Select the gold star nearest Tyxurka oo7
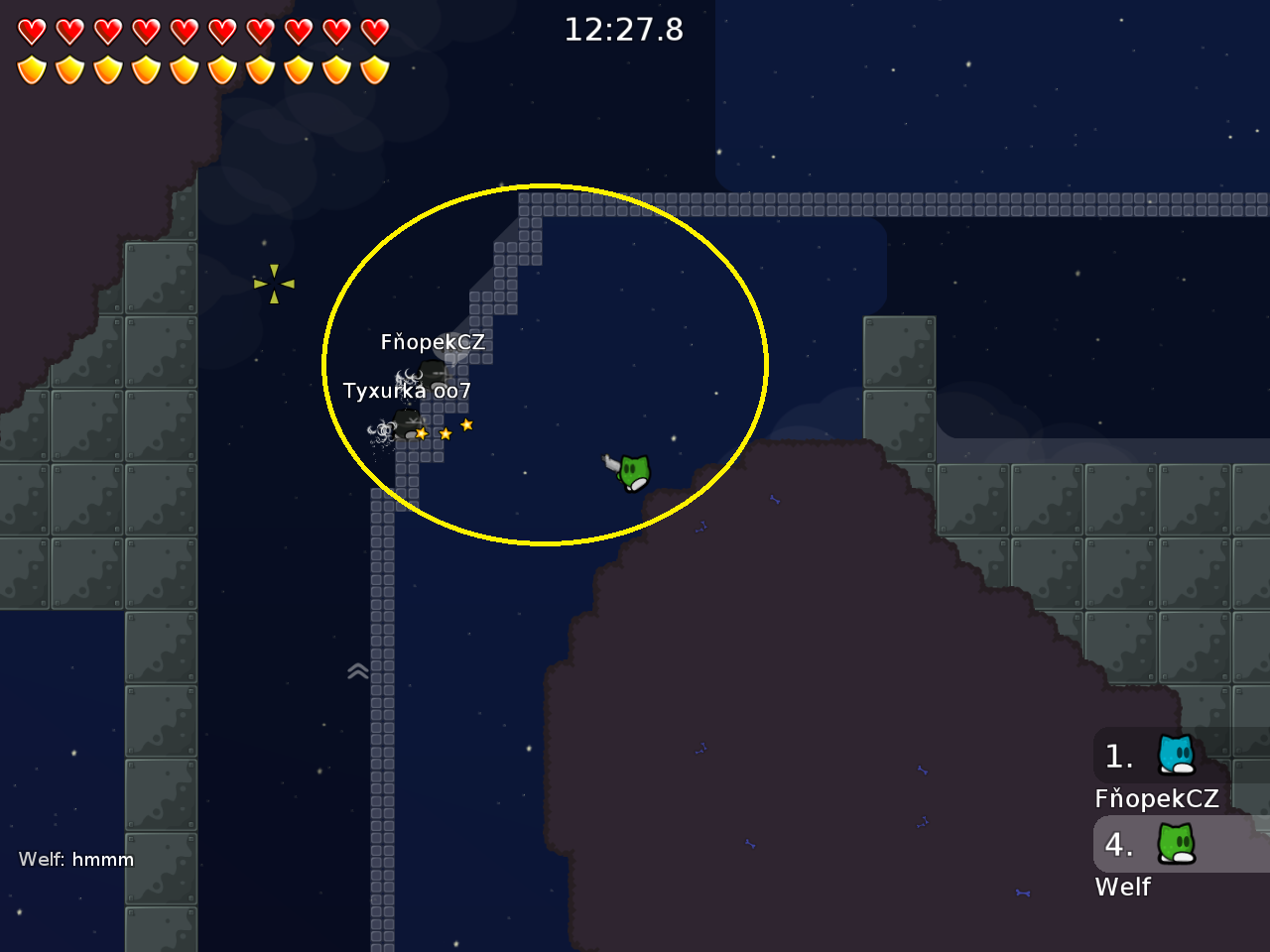Image resolution: width=1270 pixels, height=952 pixels. 420,433
